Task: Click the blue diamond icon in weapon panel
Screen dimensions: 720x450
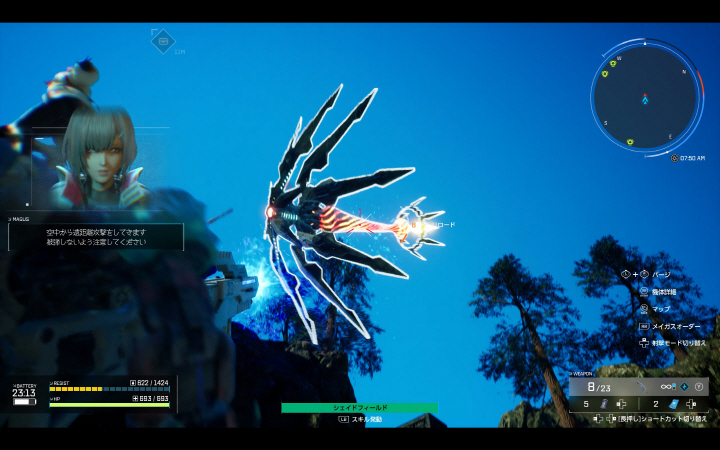Action: pyautogui.click(x=684, y=386)
